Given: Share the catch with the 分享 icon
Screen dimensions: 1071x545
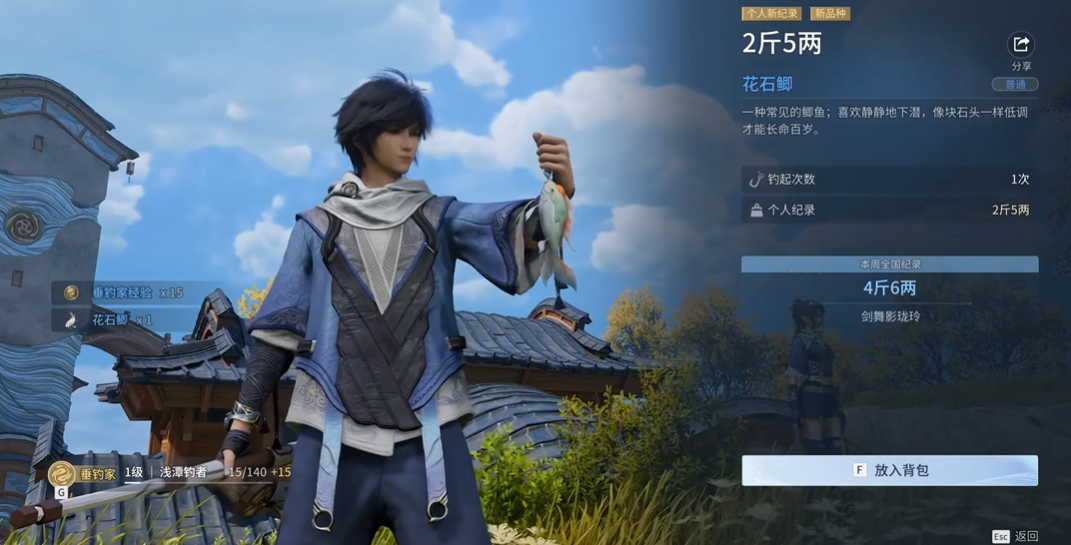Looking at the screenshot, I should [1021, 45].
